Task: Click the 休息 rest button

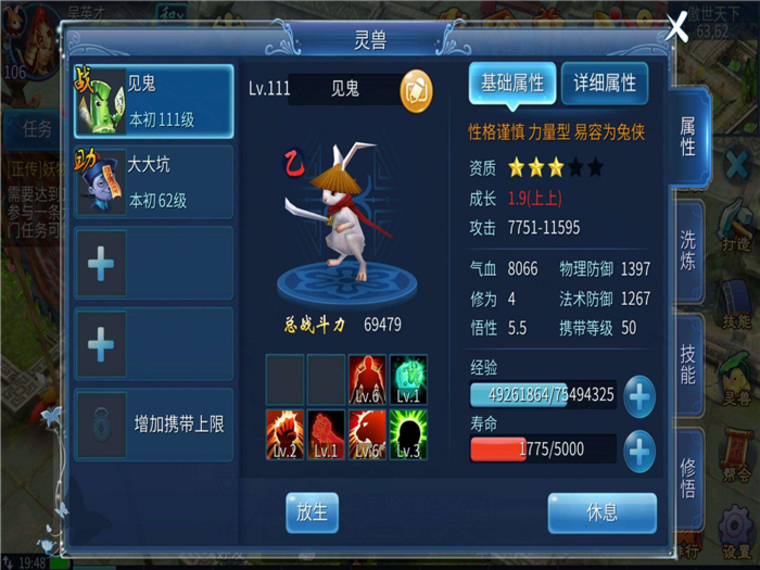Action: [x=602, y=512]
